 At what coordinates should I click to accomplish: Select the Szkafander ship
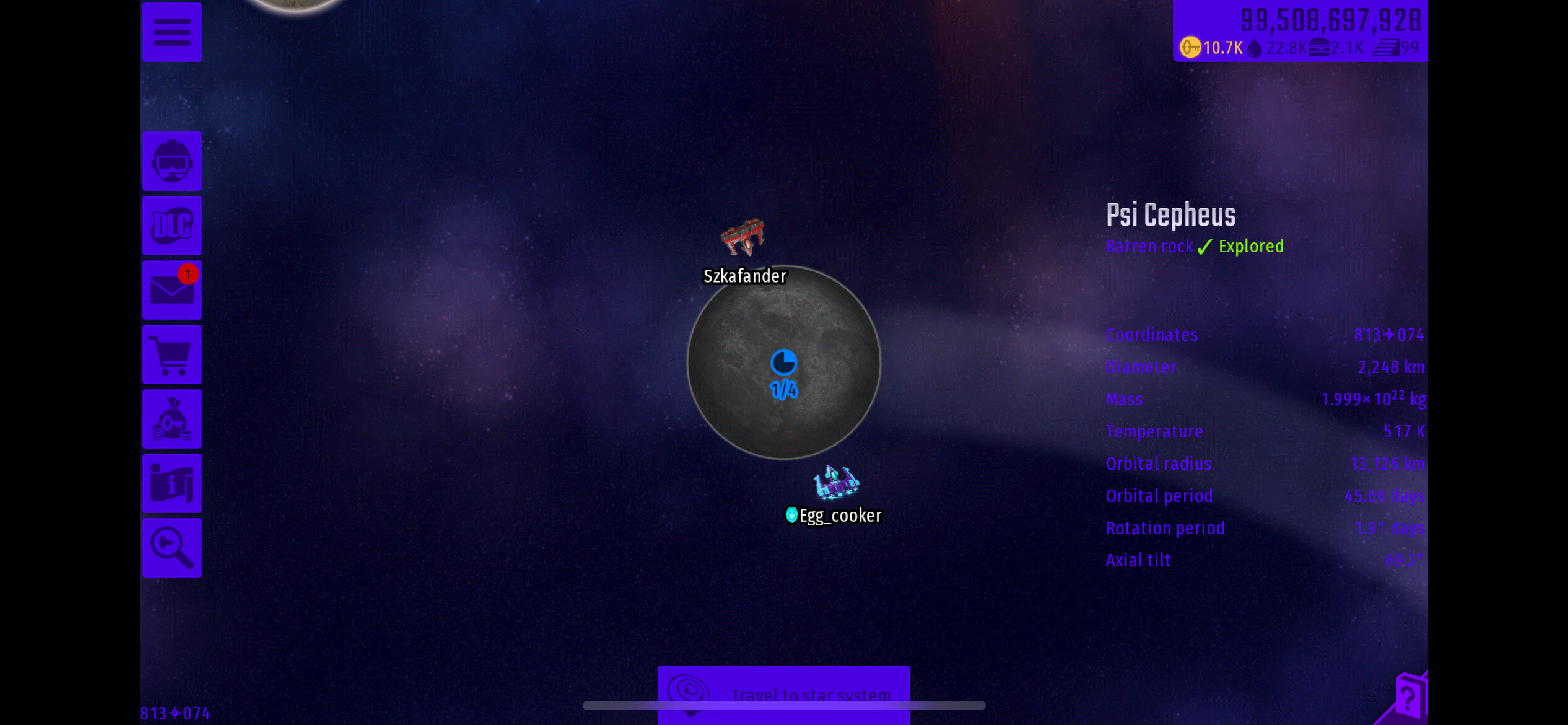click(x=744, y=238)
